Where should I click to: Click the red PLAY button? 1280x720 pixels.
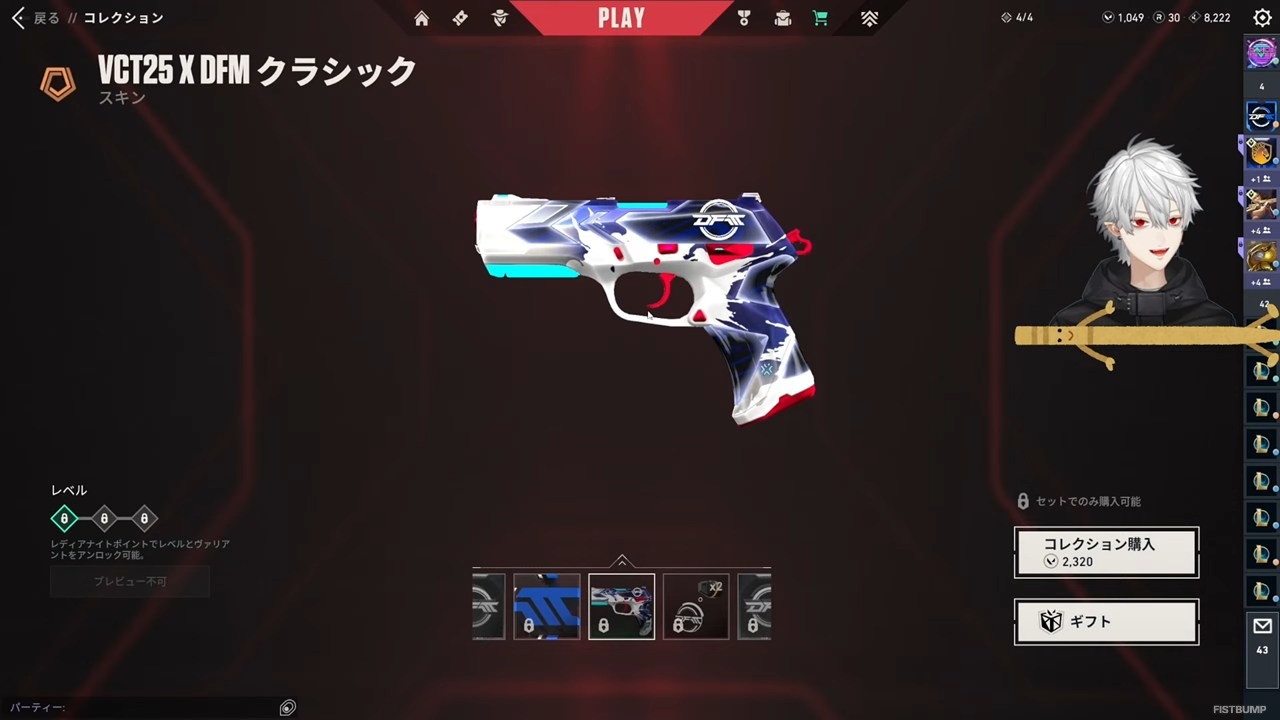[621, 18]
